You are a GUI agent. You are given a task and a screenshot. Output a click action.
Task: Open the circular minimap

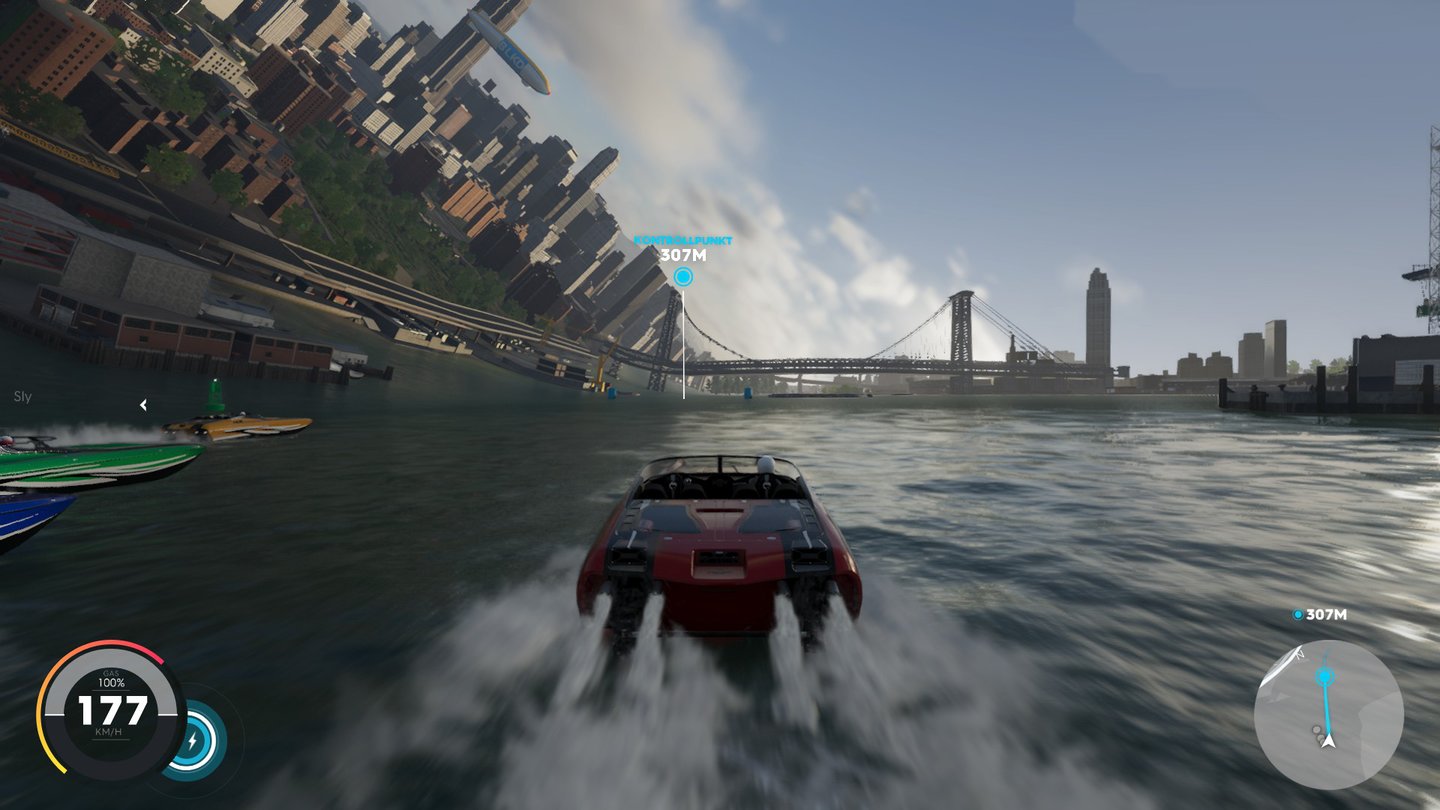(x=1328, y=714)
